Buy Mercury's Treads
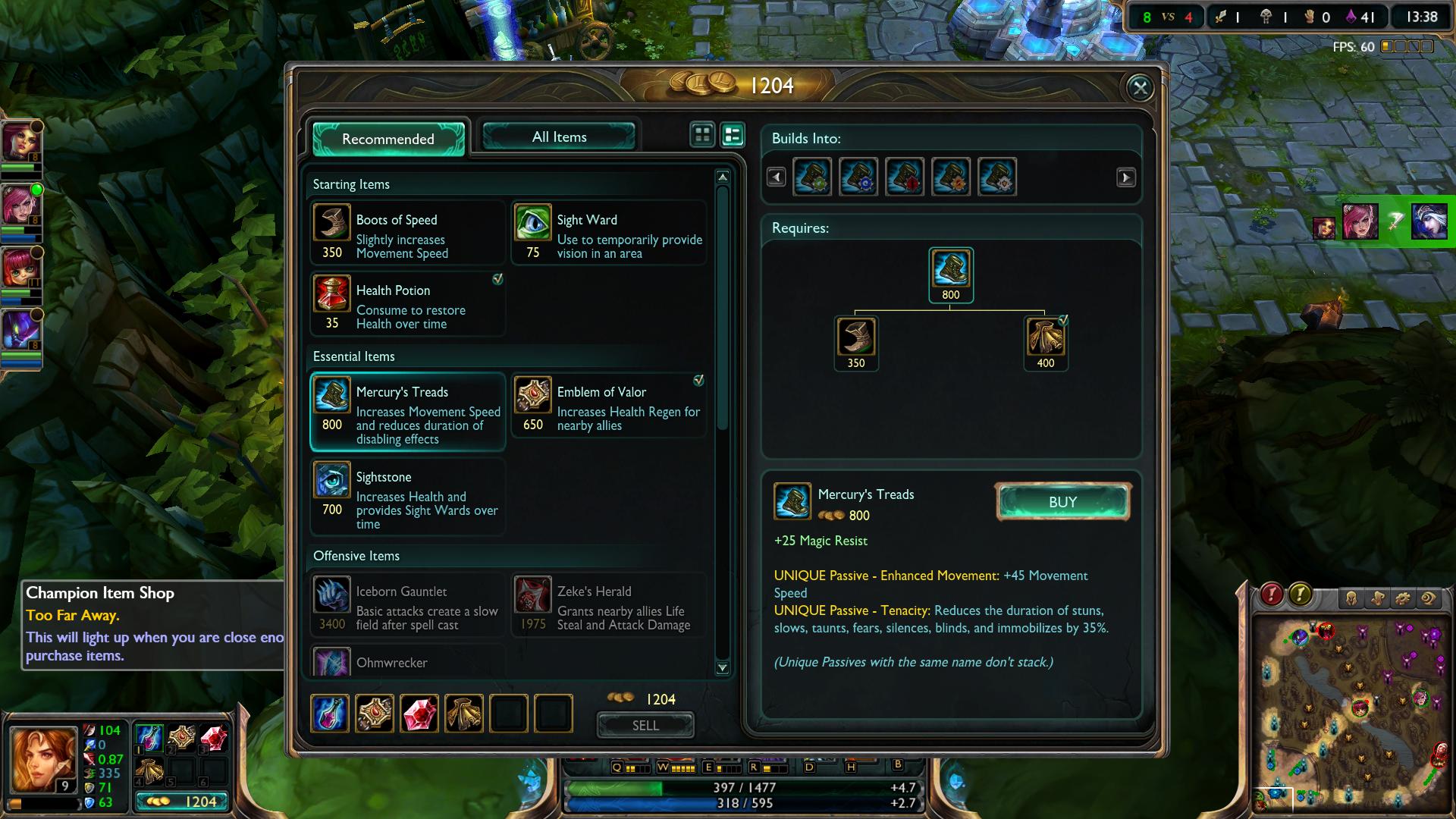This screenshot has height=819, width=1456. point(1062,502)
